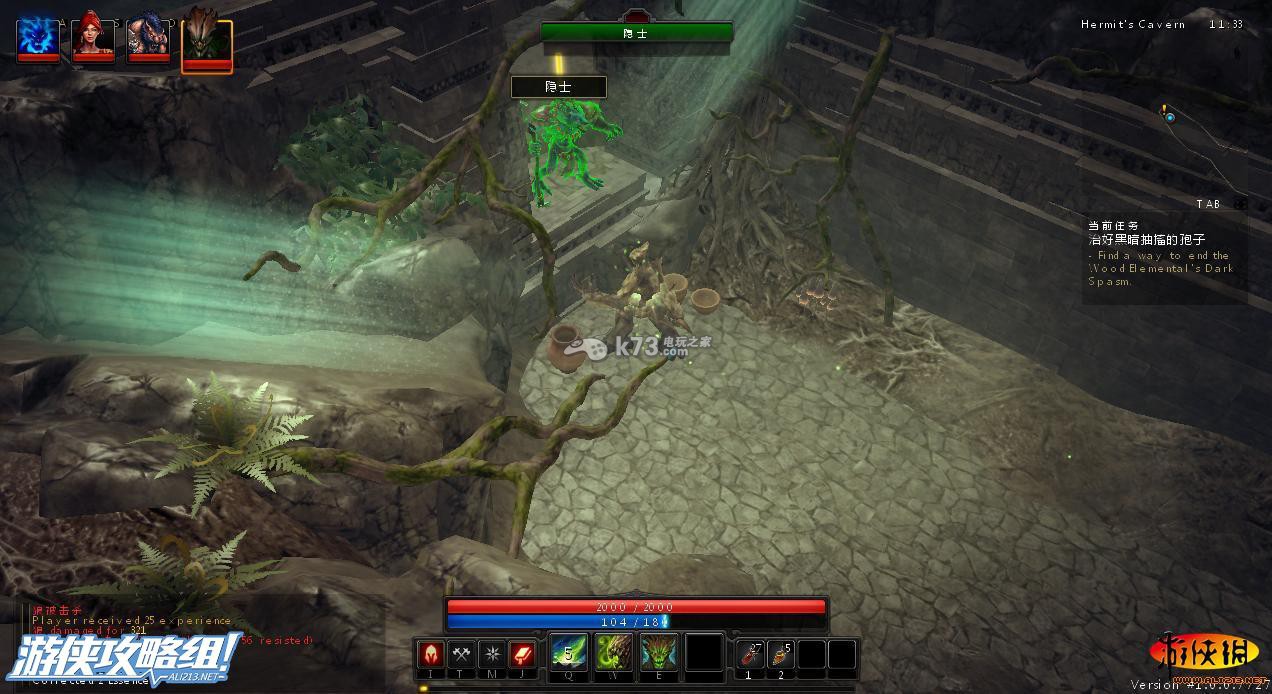1272x694 pixels.
Task: Choose the blue-haired brute portrait
Action: (149, 38)
